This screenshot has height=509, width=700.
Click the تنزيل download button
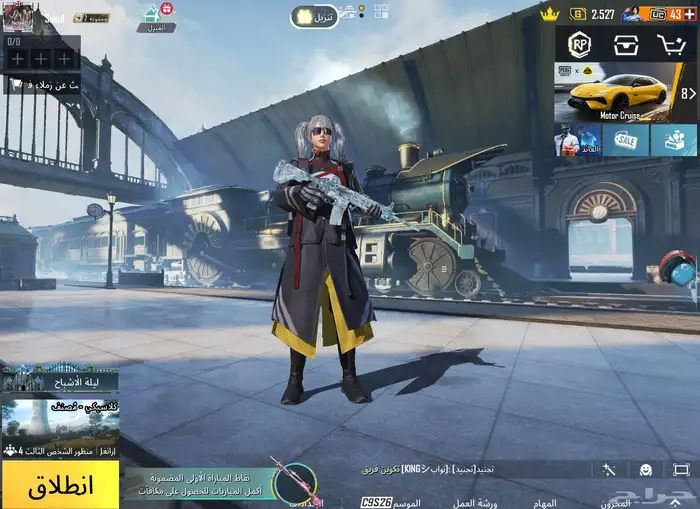[315, 16]
